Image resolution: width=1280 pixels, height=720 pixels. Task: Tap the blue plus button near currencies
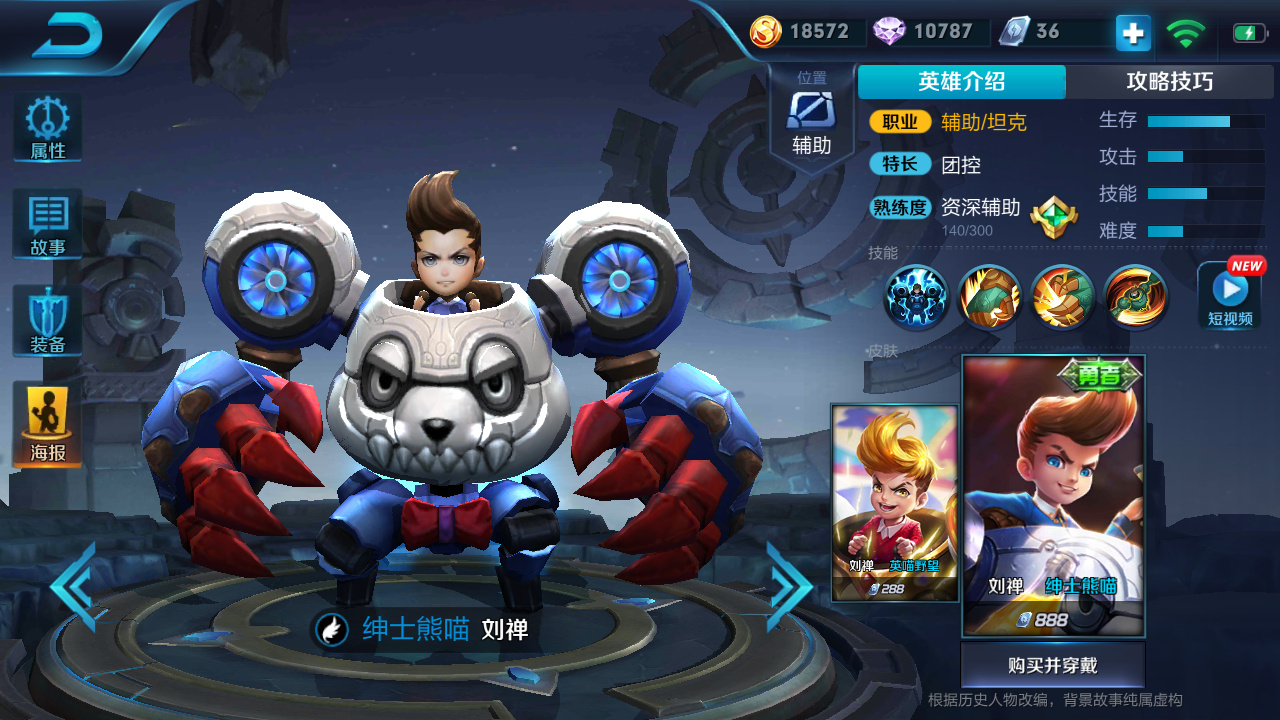point(1131,32)
